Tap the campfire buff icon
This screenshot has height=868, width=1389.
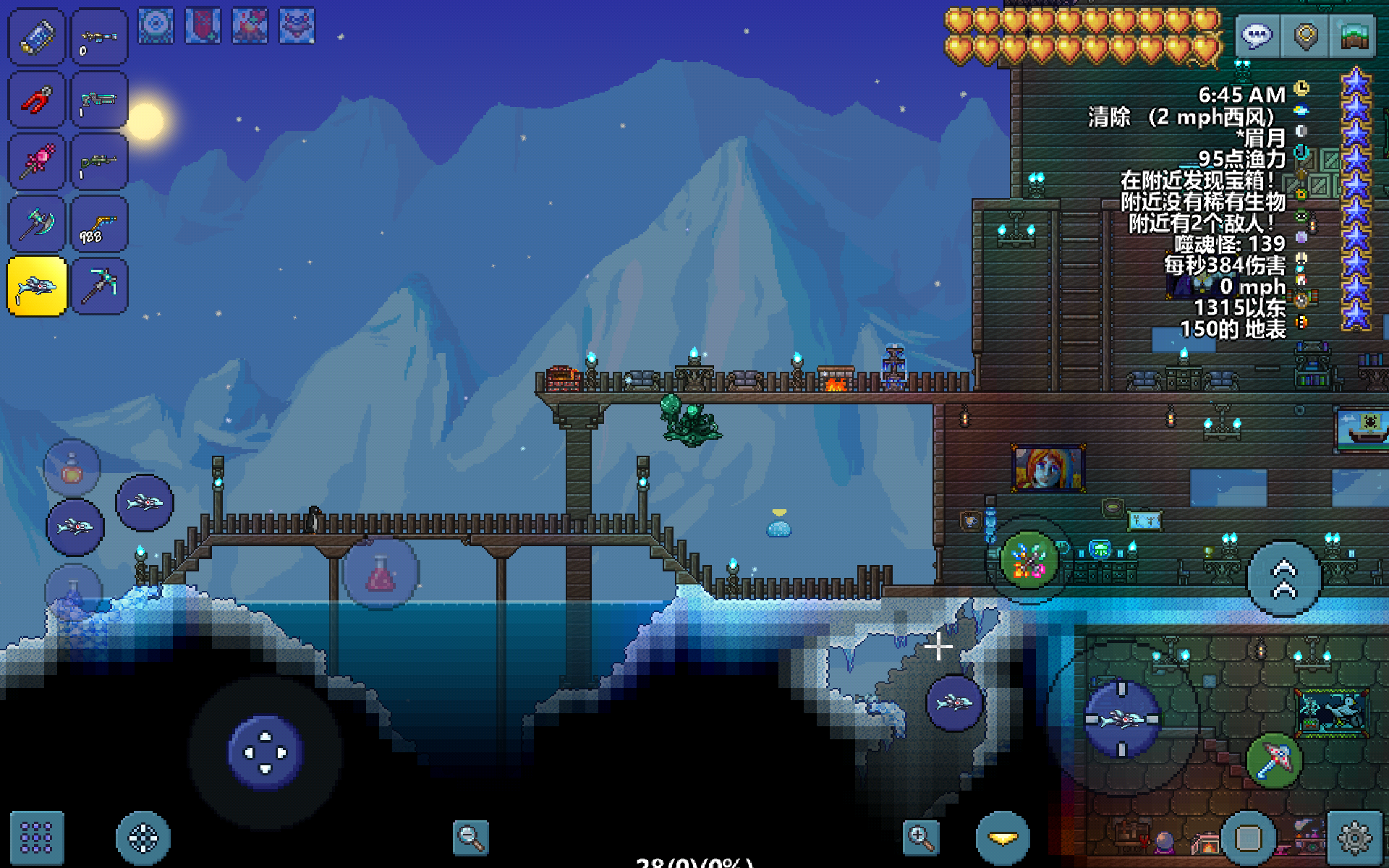tap(250, 26)
